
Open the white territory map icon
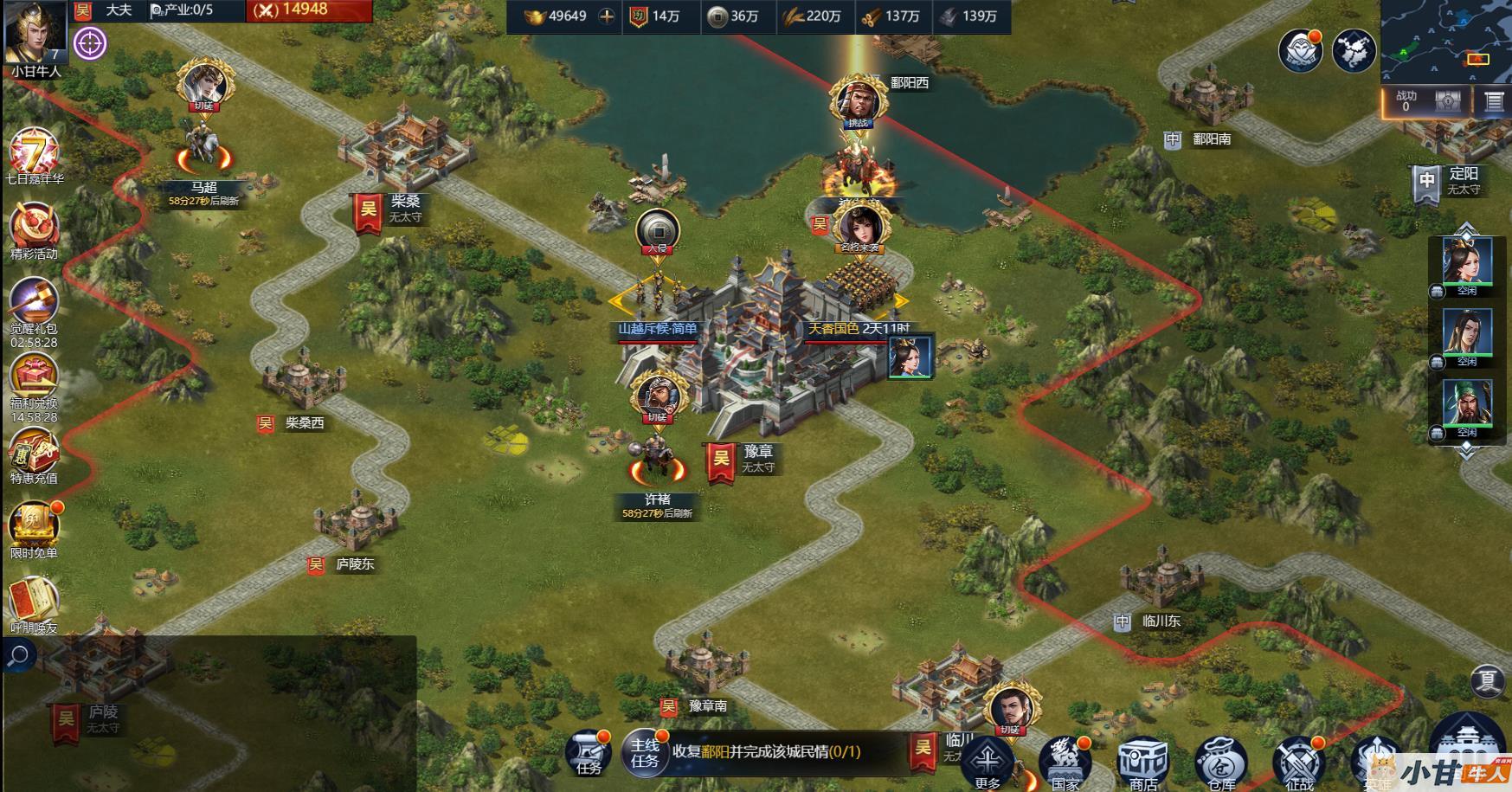coord(1354,50)
